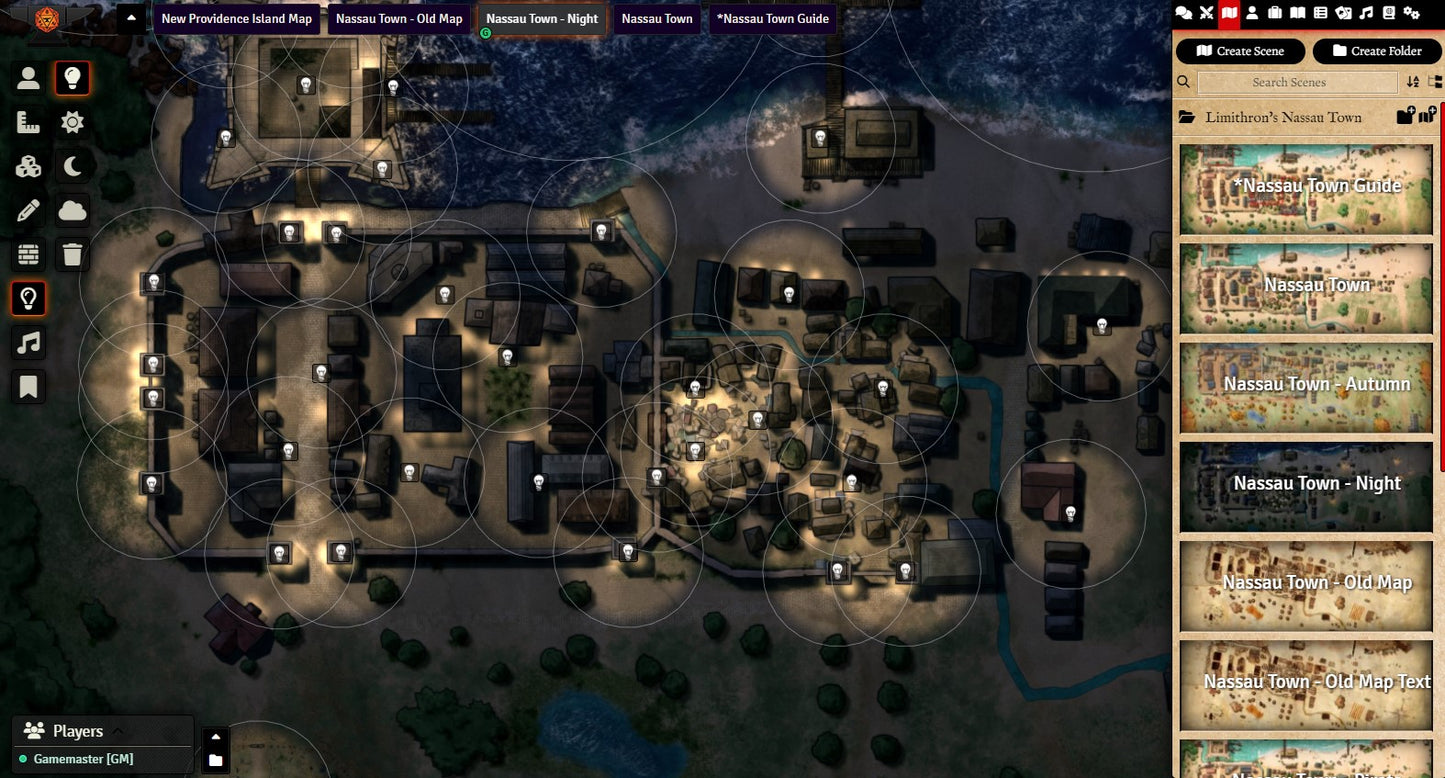Transition lighting to night with moon icon
Image resolution: width=1445 pixels, height=778 pixels.
click(x=72, y=166)
